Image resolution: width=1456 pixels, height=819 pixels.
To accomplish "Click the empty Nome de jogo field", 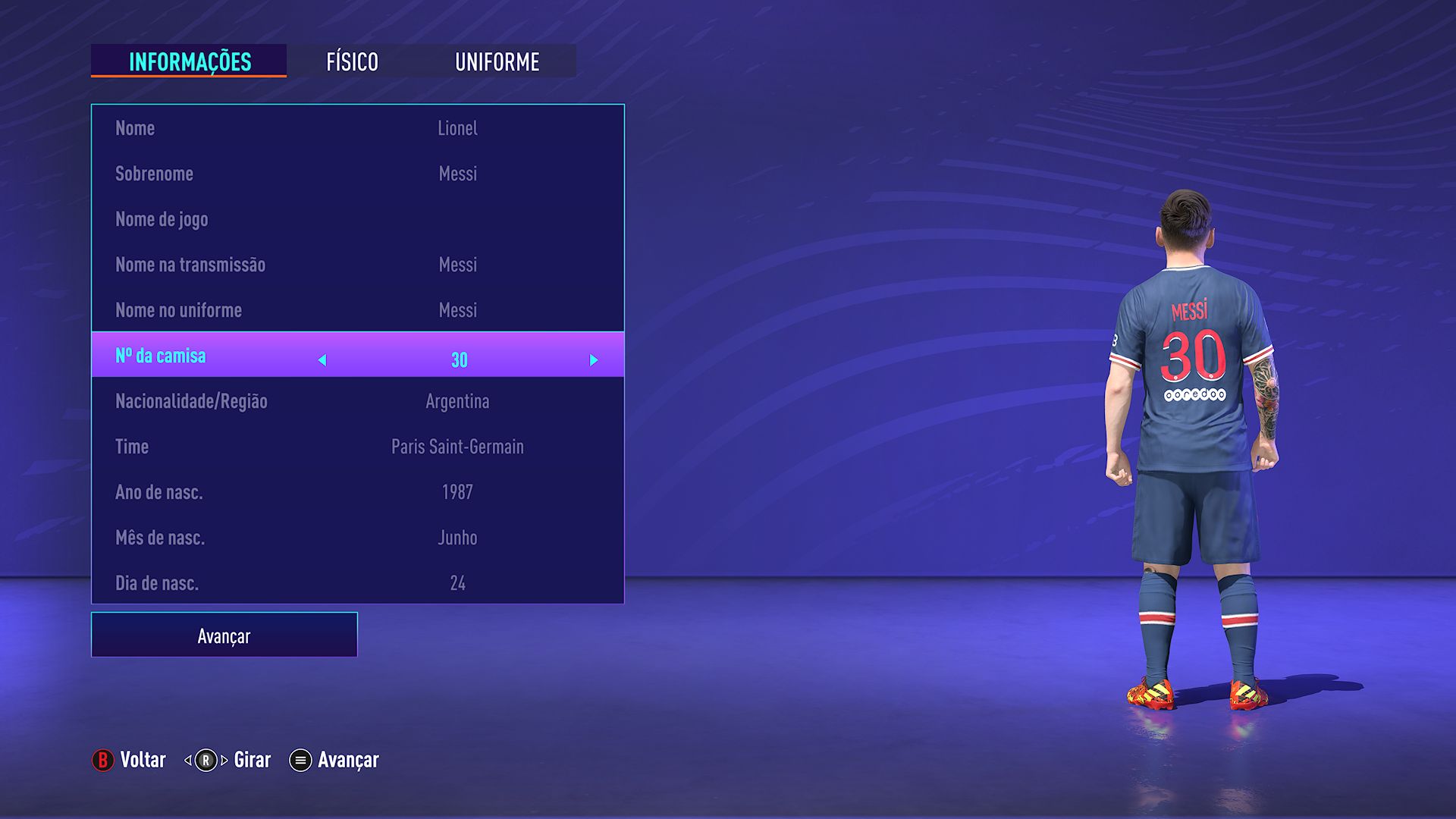I will point(356,219).
